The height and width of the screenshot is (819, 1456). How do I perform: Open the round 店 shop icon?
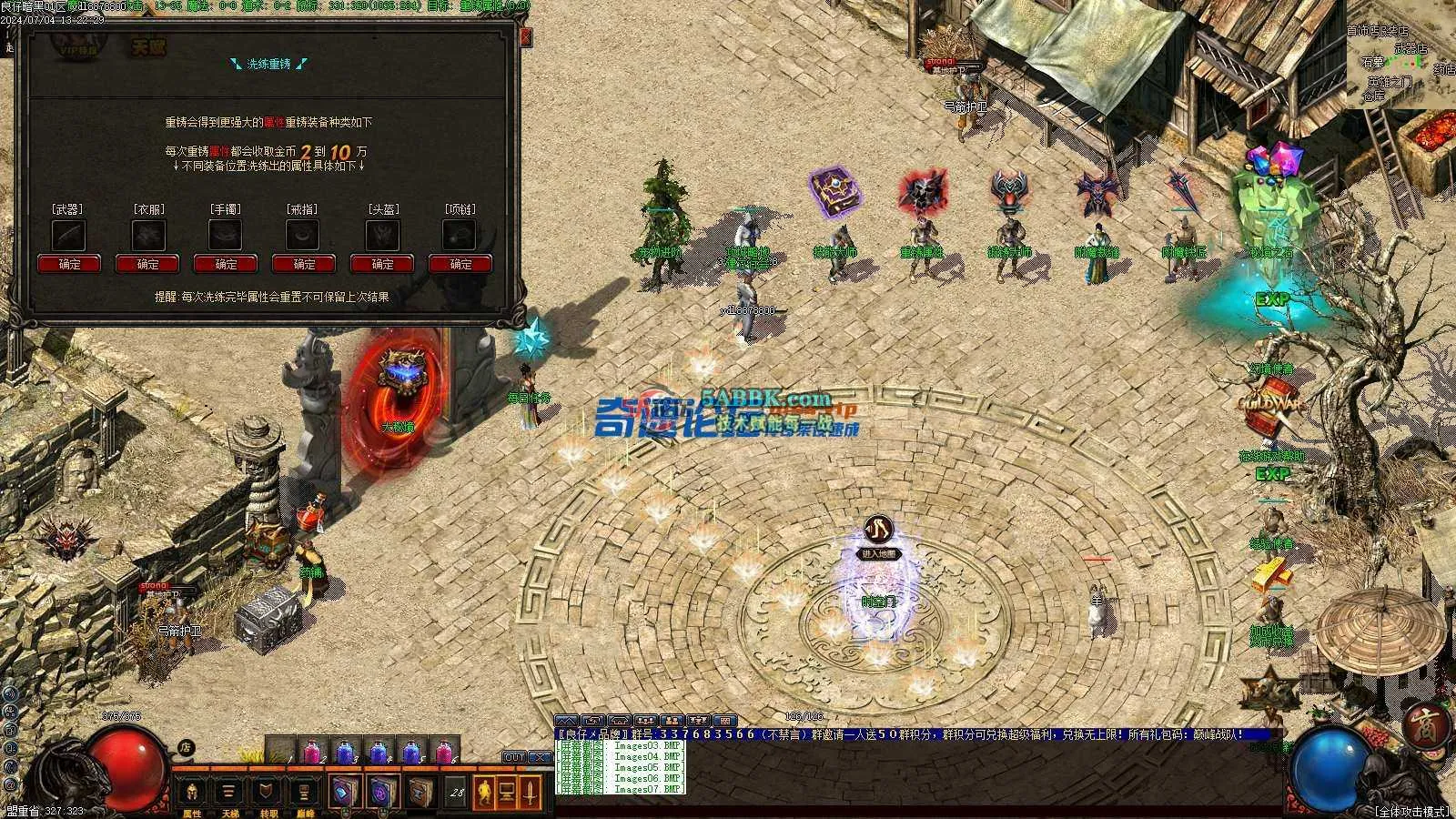pos(186,747)
